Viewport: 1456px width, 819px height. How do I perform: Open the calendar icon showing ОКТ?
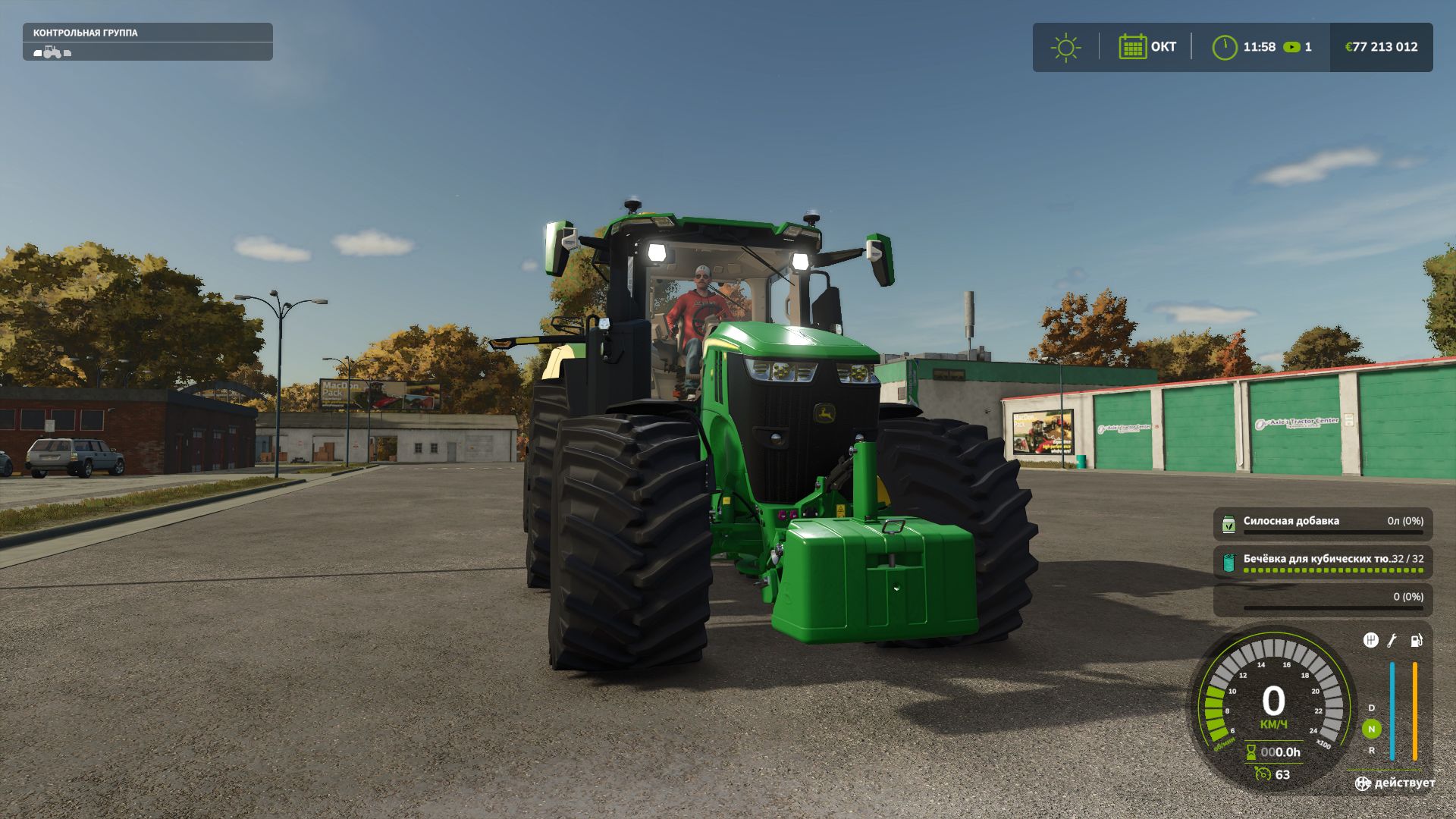pyautogui.click(x=1132, y=47)
